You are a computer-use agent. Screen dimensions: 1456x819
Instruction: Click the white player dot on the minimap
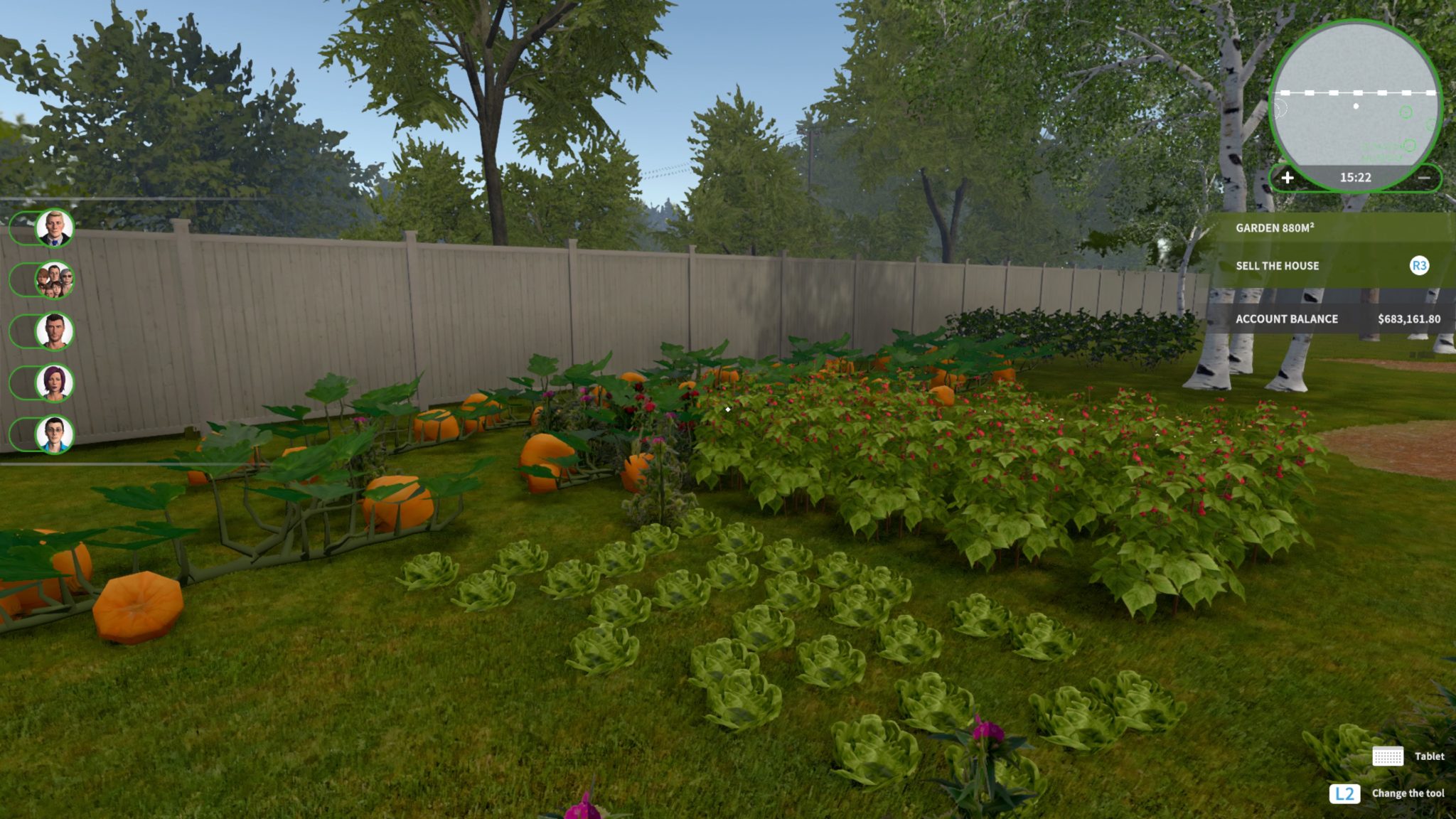tap(1356, 105)
